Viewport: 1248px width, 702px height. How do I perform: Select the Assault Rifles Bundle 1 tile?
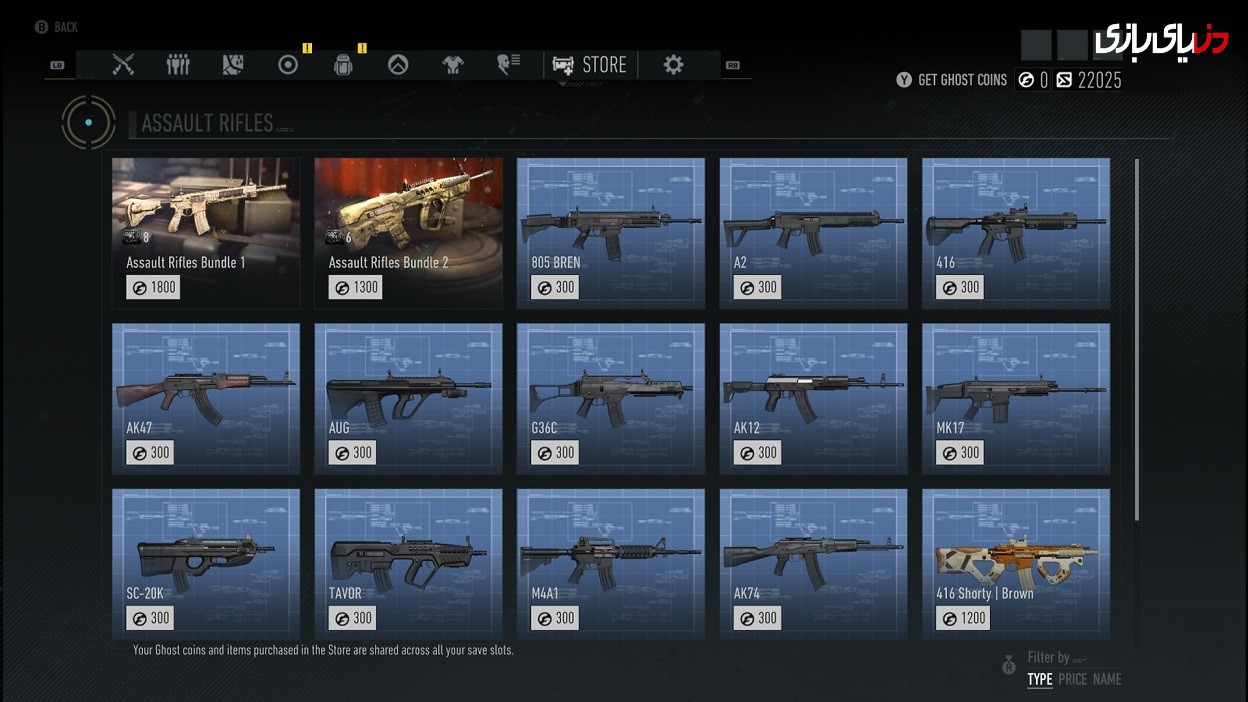pyautogui.click(x=206, y=233)
